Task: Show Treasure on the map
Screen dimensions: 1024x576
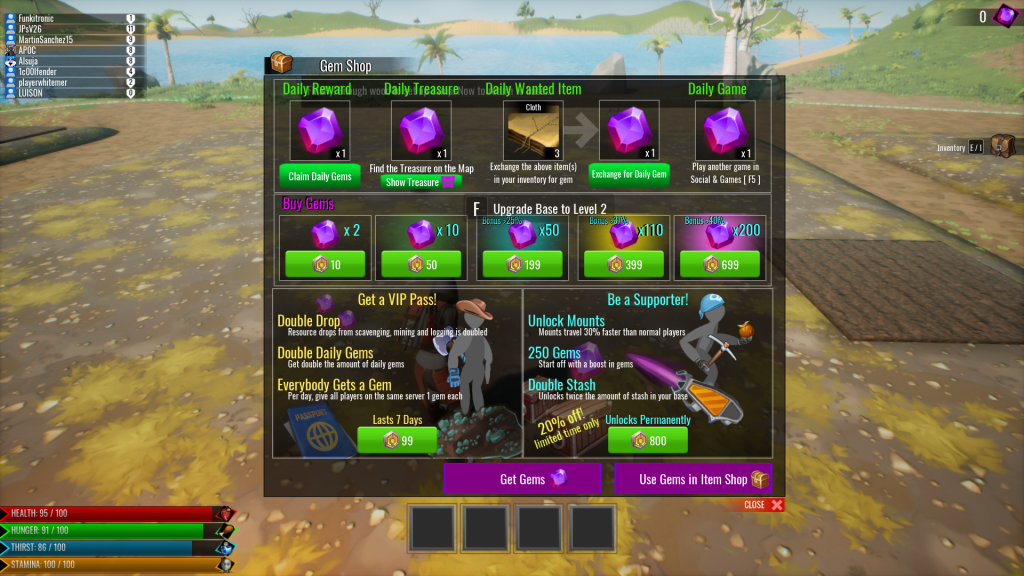Action: point(418,182)
